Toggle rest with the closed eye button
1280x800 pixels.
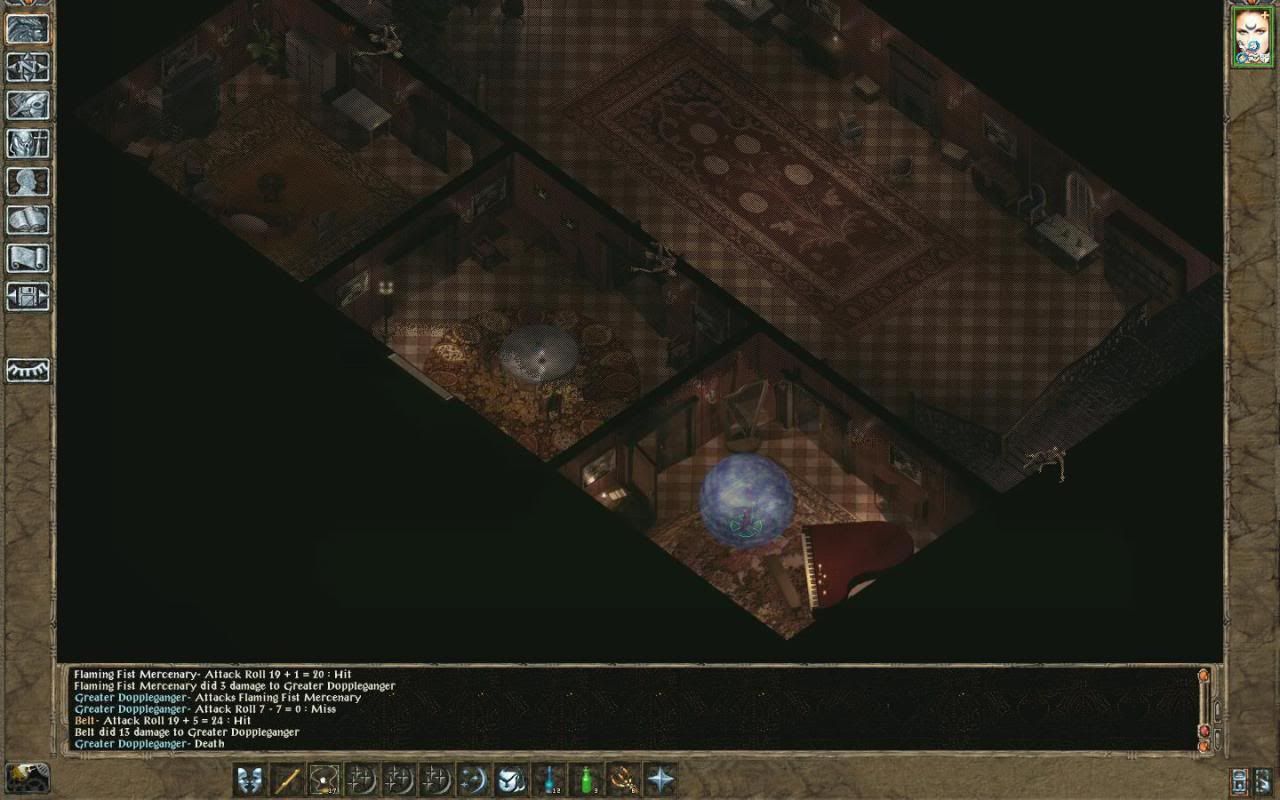click(x=28, y=370)
